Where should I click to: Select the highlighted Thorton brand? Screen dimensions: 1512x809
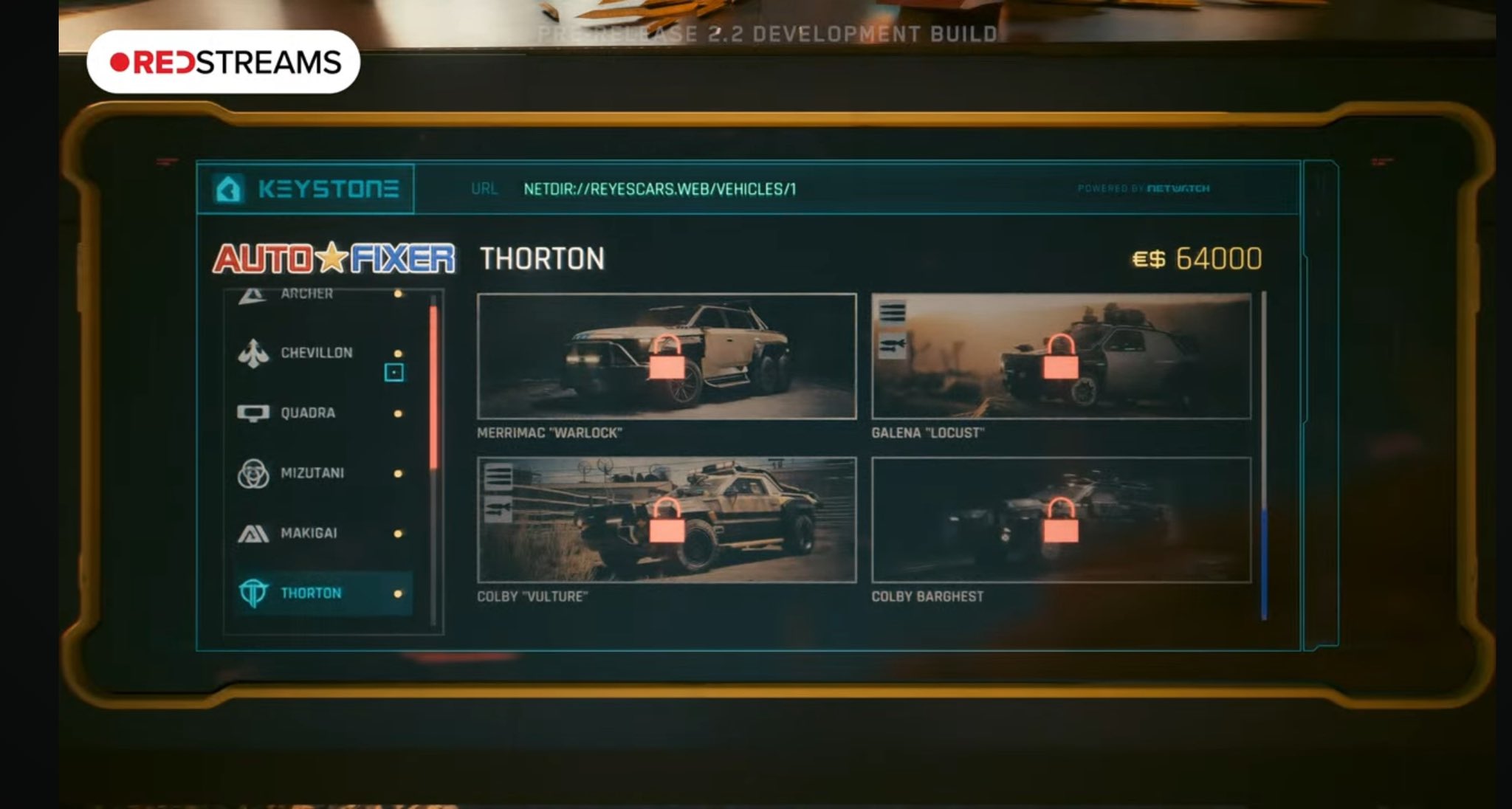point(311,593)
